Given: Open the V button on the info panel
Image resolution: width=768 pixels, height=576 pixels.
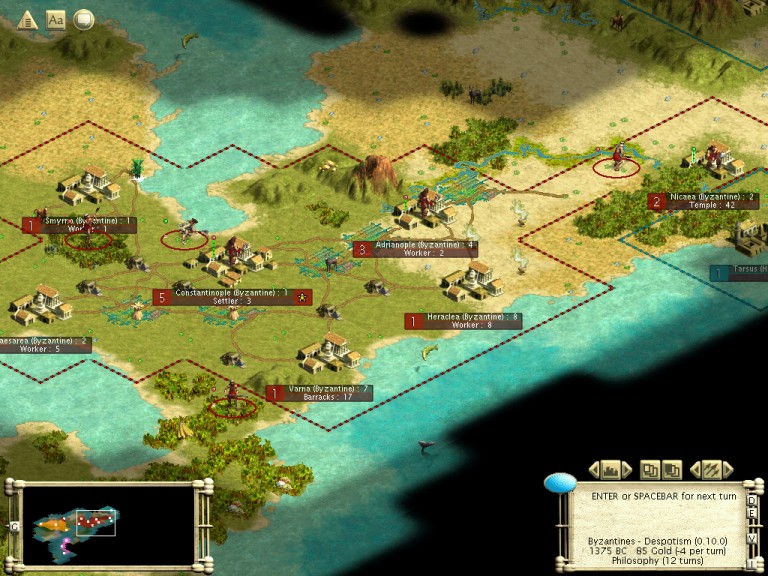Looking at the screenshot, I should pos(752,536).
